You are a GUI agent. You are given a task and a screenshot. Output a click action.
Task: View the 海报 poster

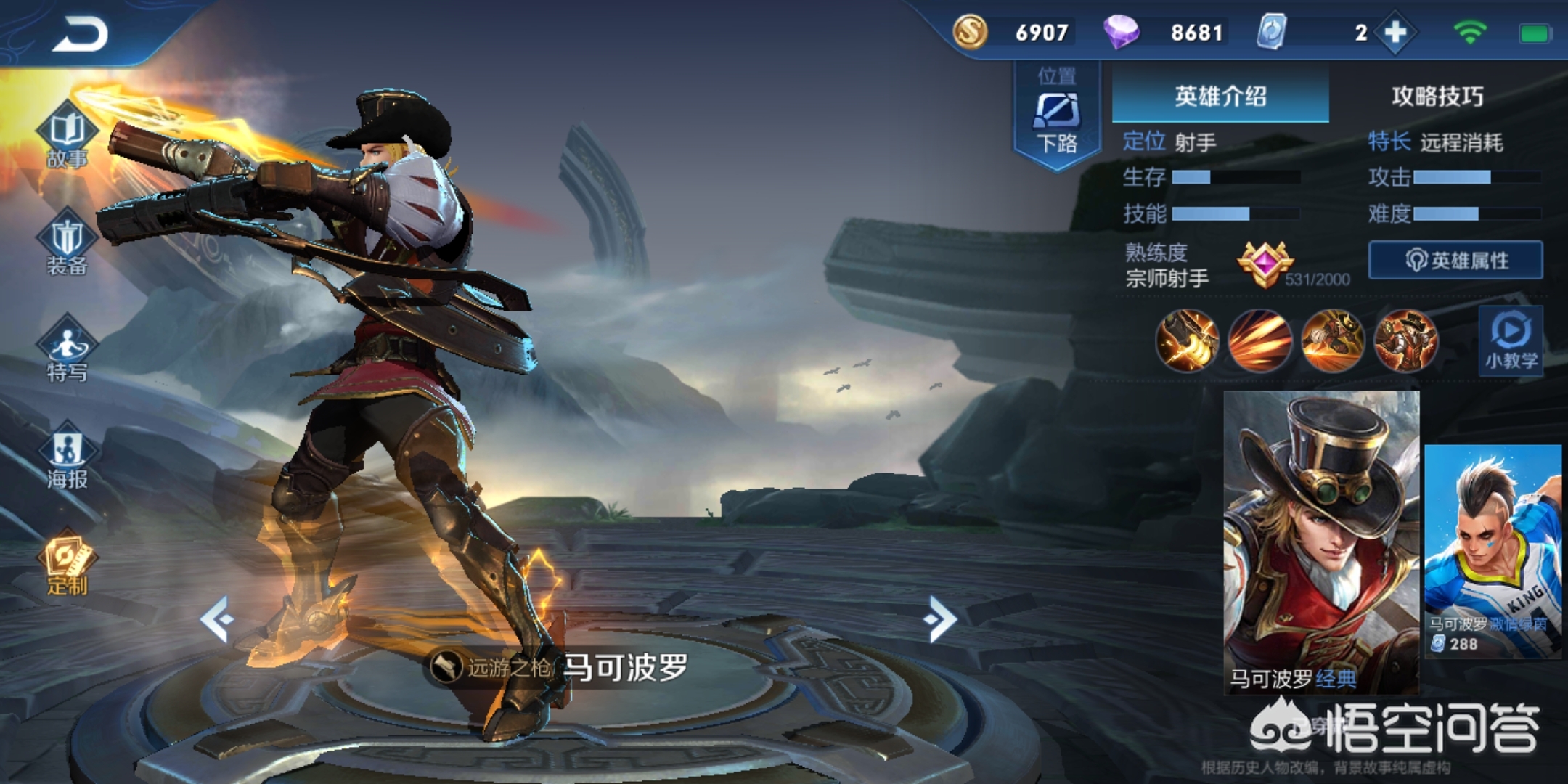[67, 457]
